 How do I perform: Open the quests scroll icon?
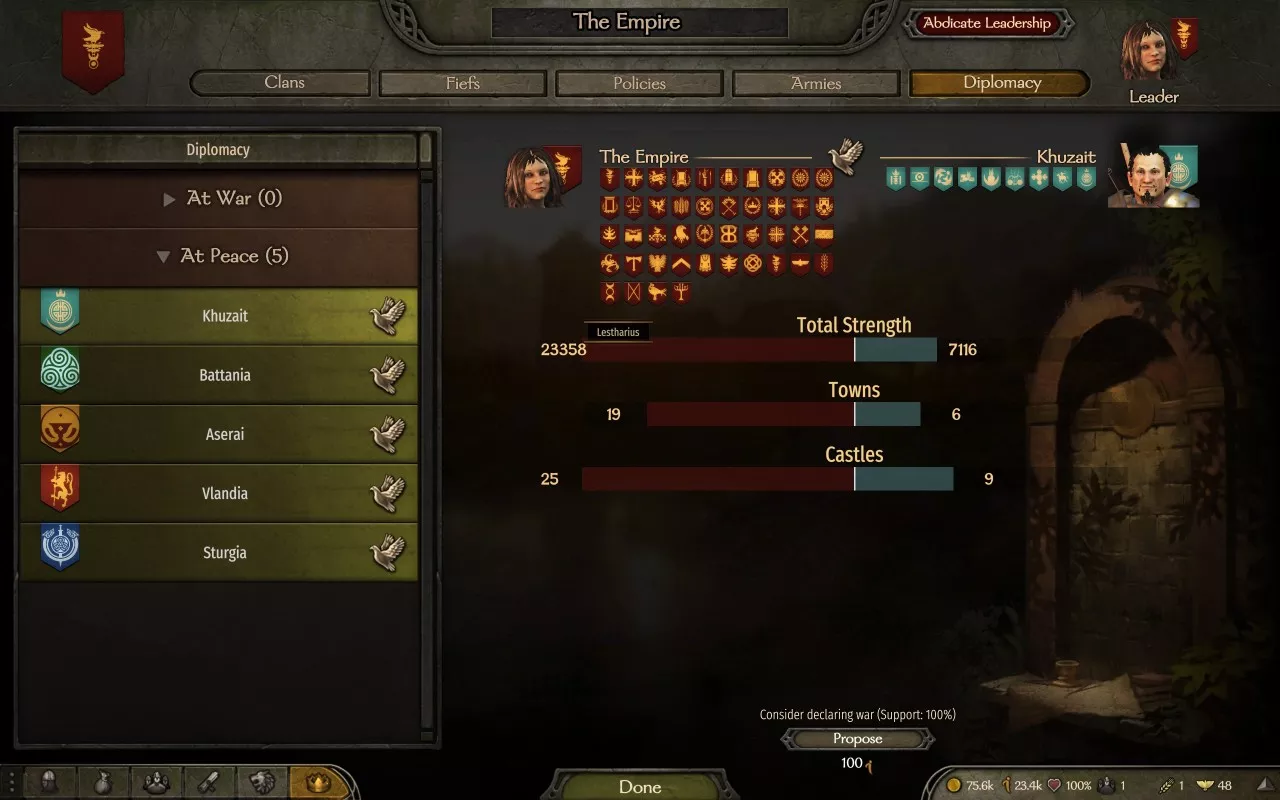tap(208, 782)
